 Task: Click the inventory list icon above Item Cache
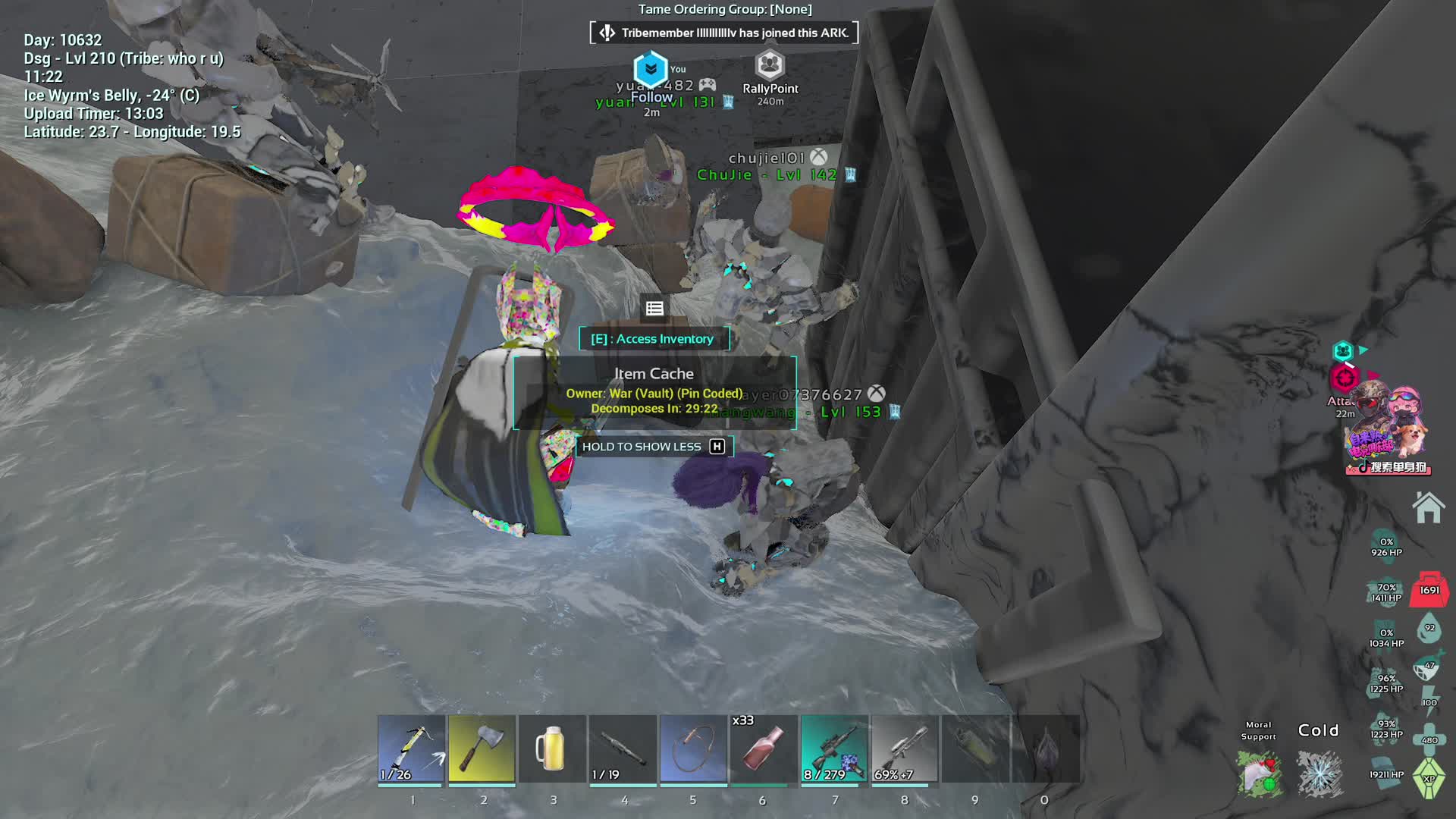tap(654, 309)
